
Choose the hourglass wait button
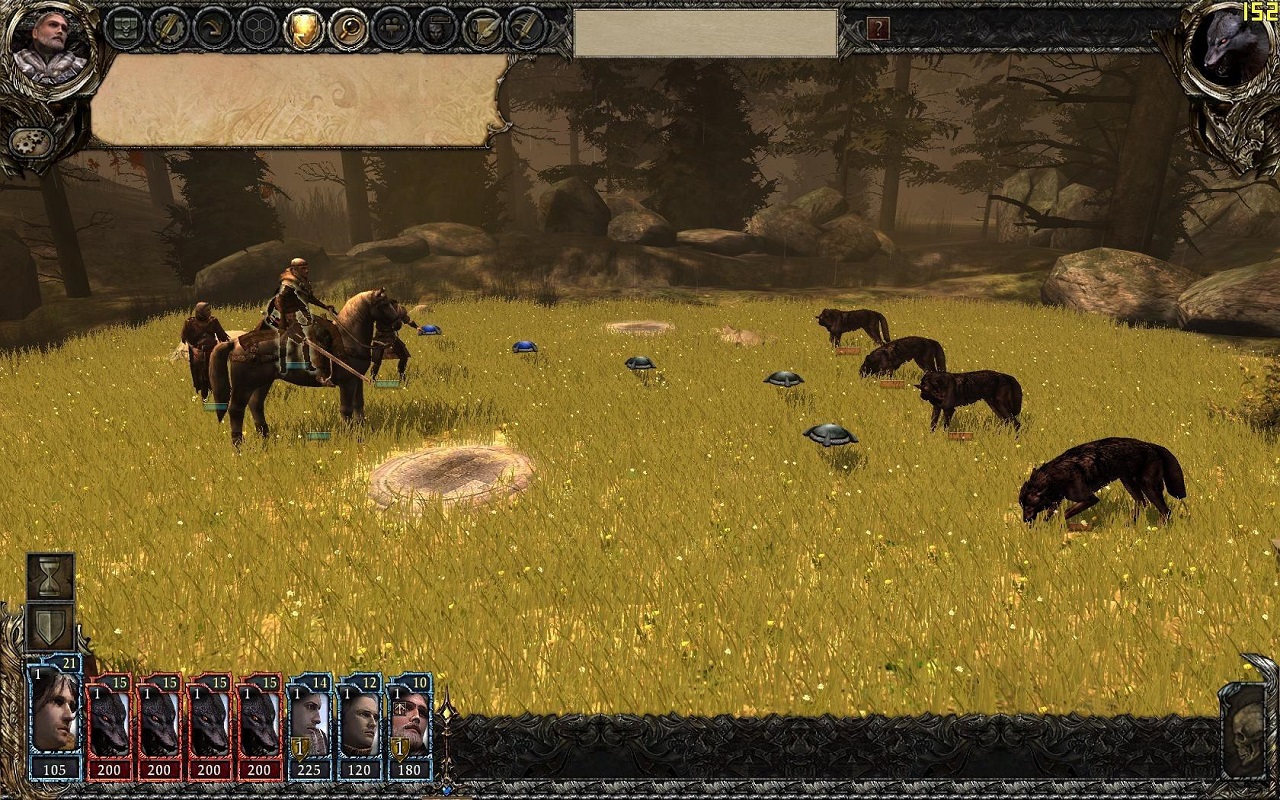coord(50,576)
